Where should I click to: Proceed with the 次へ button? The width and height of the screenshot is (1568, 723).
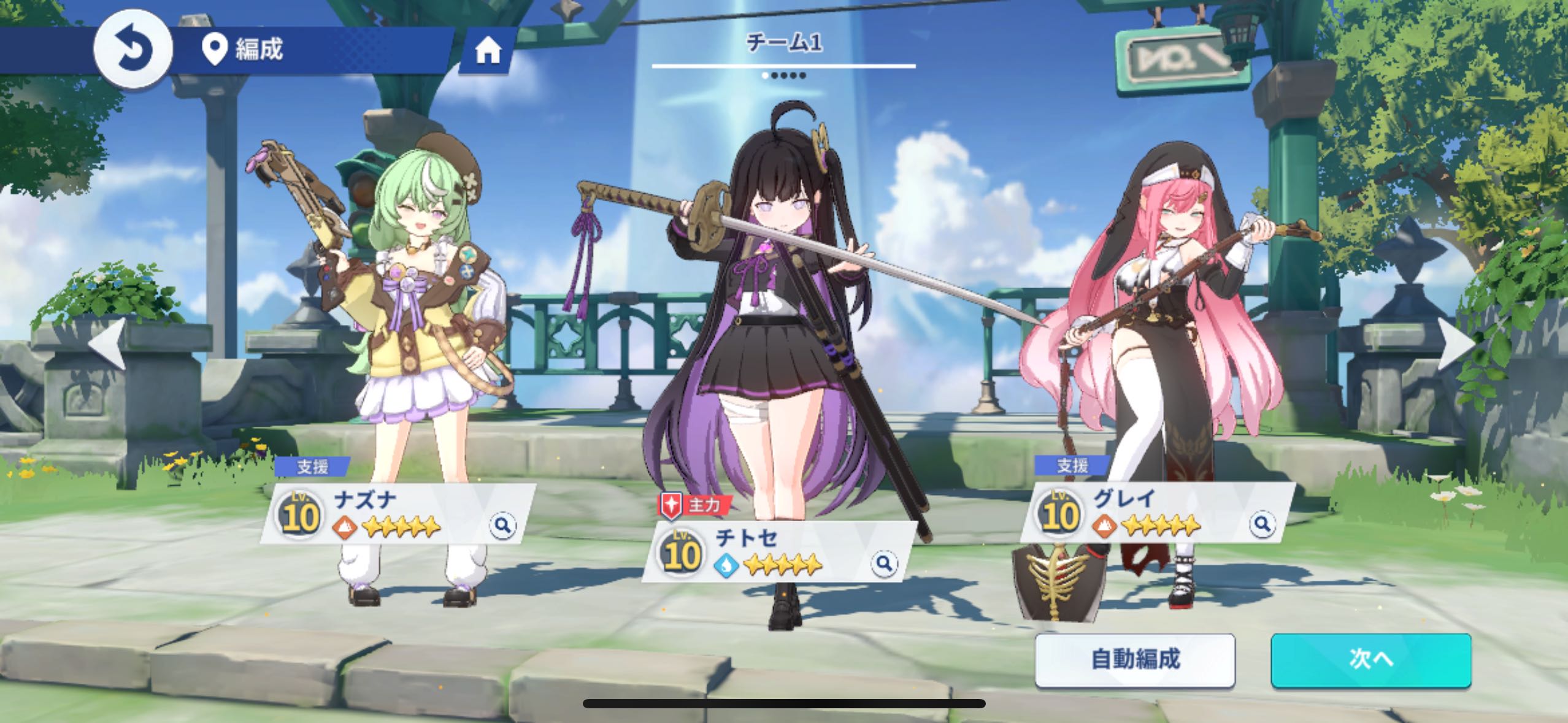coord(1370,660)
